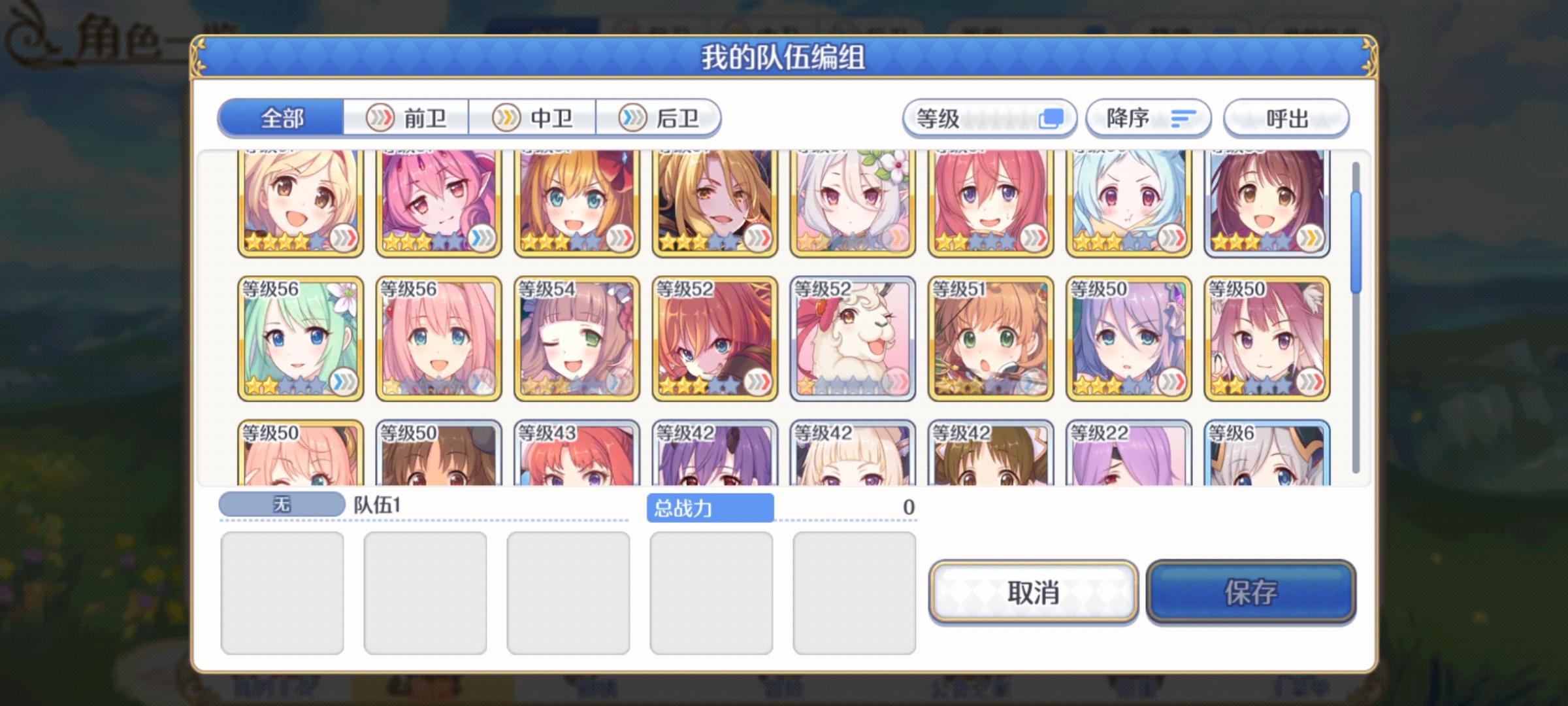Switch to the 全部 tab
The image size is (1568, 706).
pyautogui.click(x=282, y=118)
